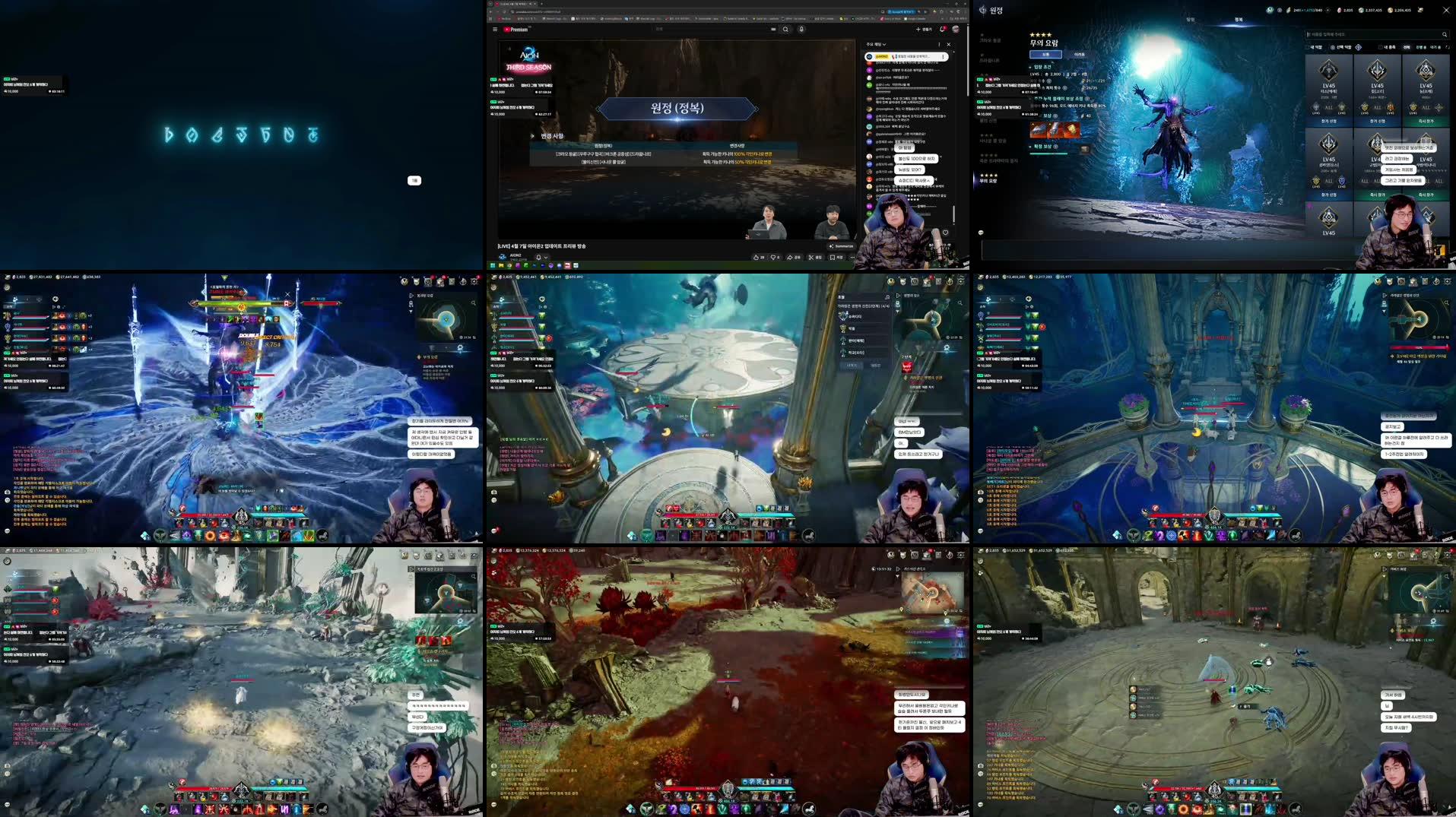Viewport: 1456px width, 817px height.
Task: Open sharing options via the video share icon
Action: click(790, 258)
